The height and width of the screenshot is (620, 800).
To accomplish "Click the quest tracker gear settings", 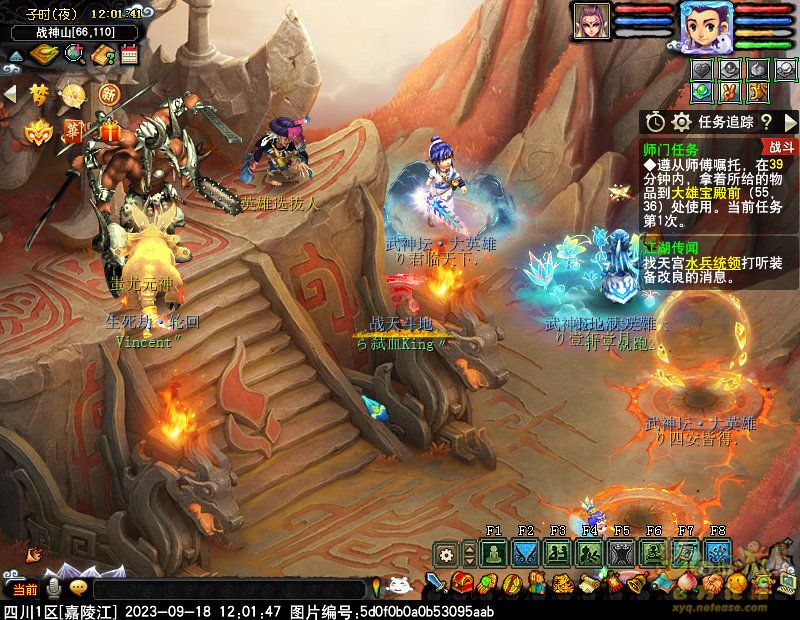I will coord(682,121).
